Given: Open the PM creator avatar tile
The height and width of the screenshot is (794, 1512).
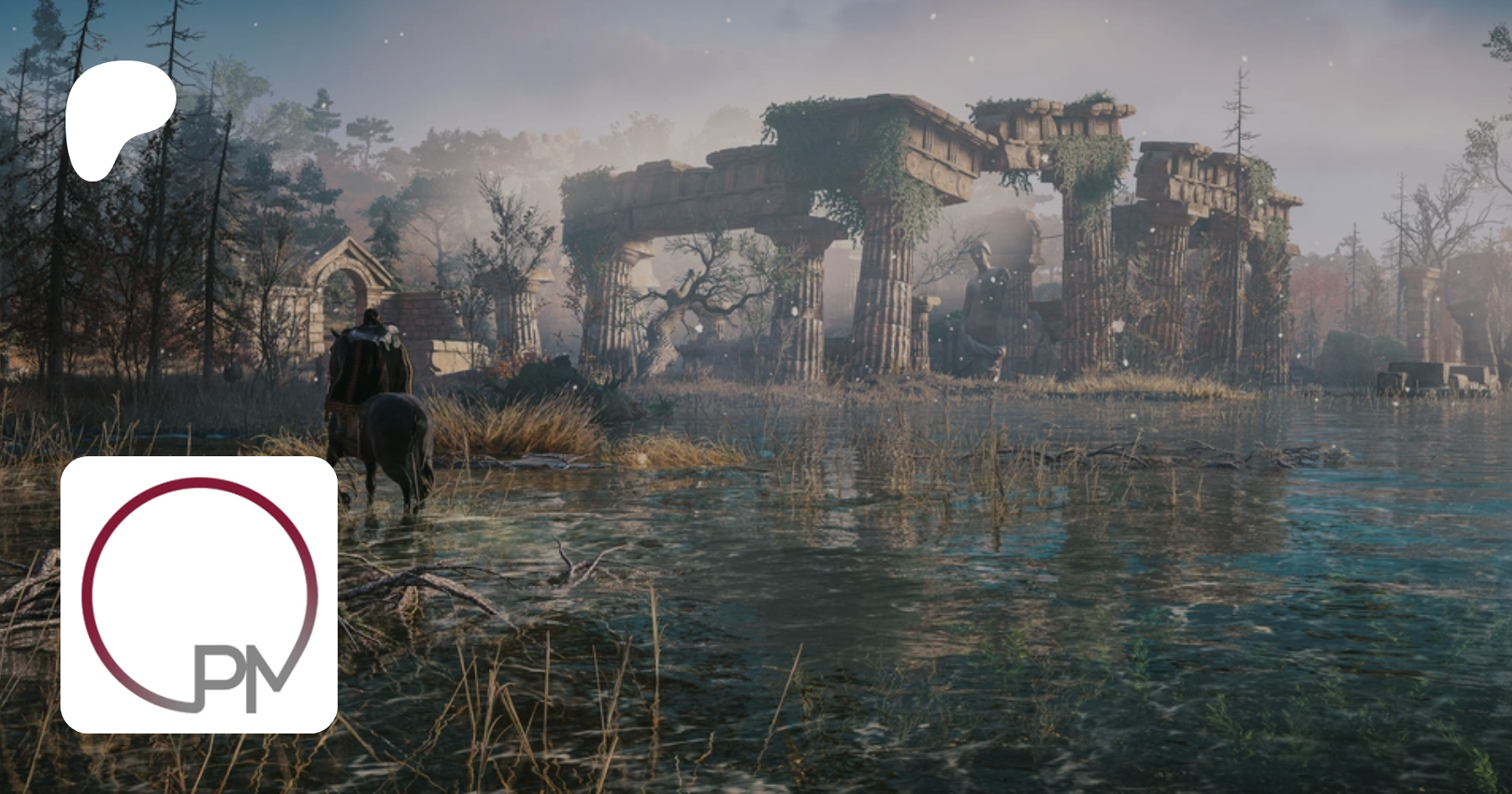Looking at the screenshot, I should tap(199, 595).
